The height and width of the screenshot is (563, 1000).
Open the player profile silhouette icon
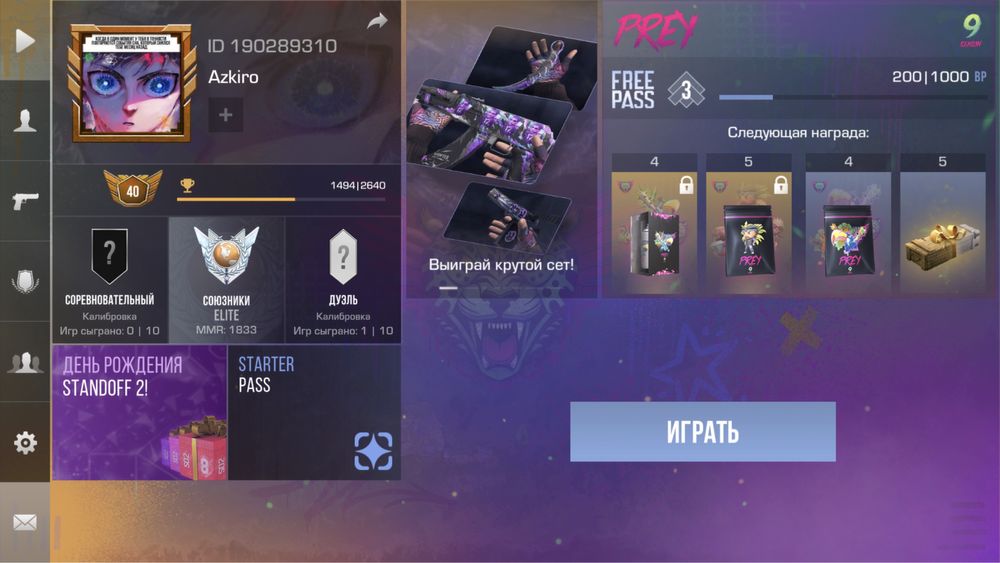(25, 121)
